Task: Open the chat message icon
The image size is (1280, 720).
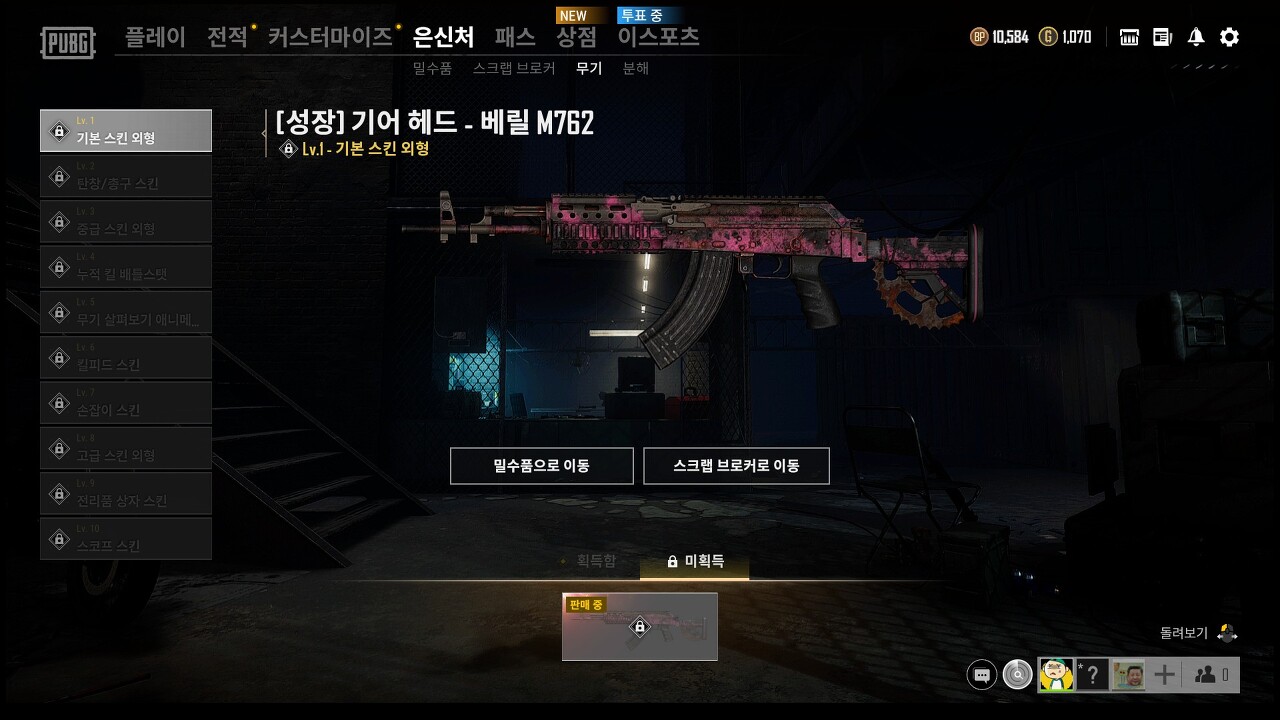Action: [x=982, y=674]
